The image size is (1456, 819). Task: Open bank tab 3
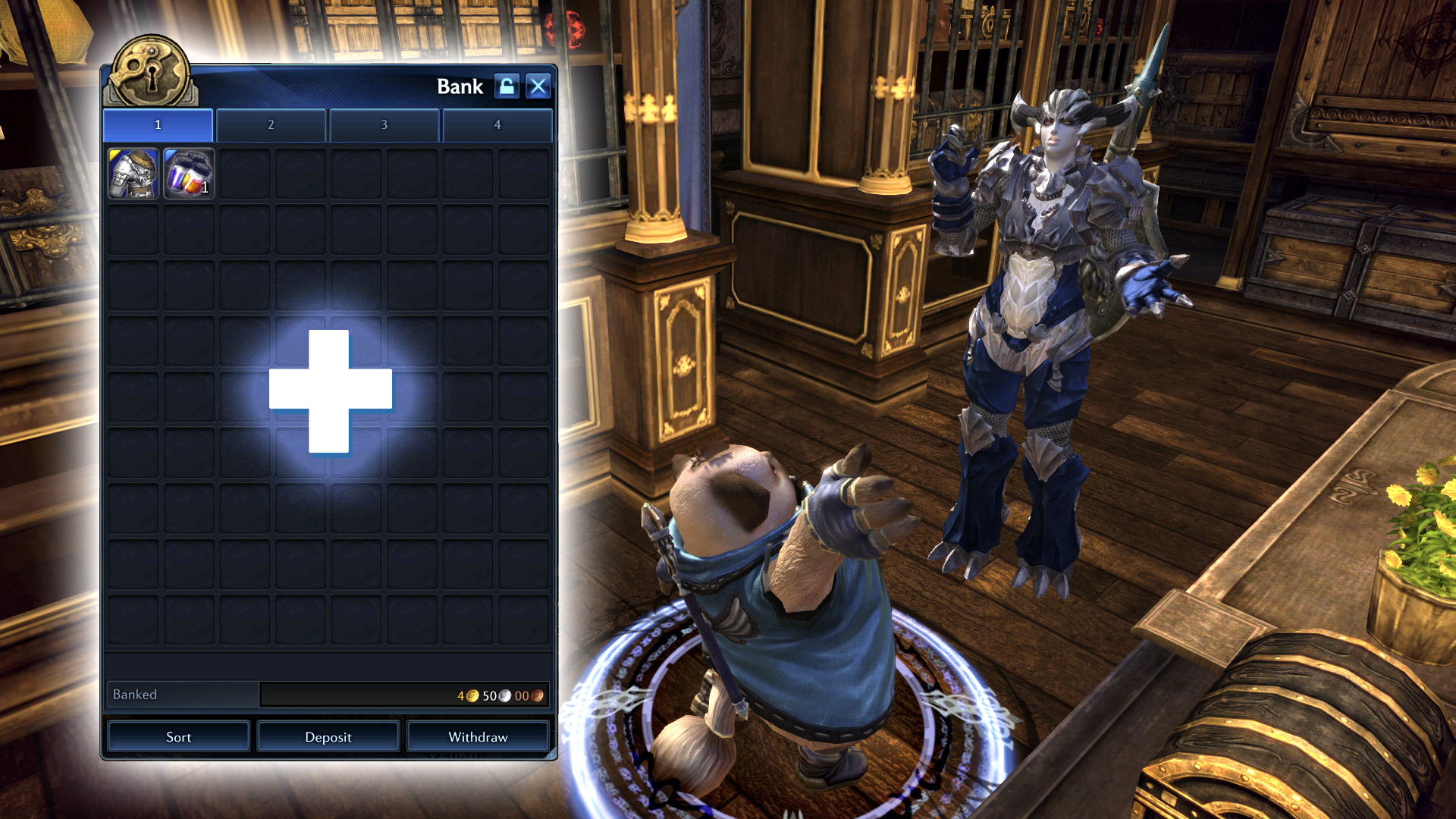point(384,124)
